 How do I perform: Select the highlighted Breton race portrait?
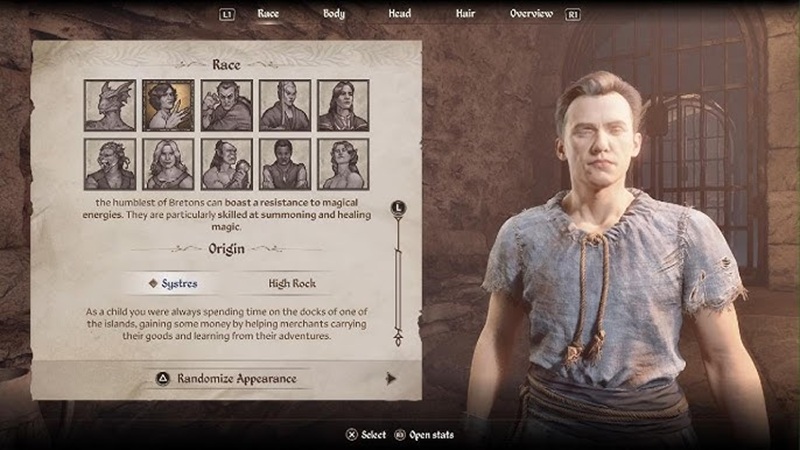point(168,106)
